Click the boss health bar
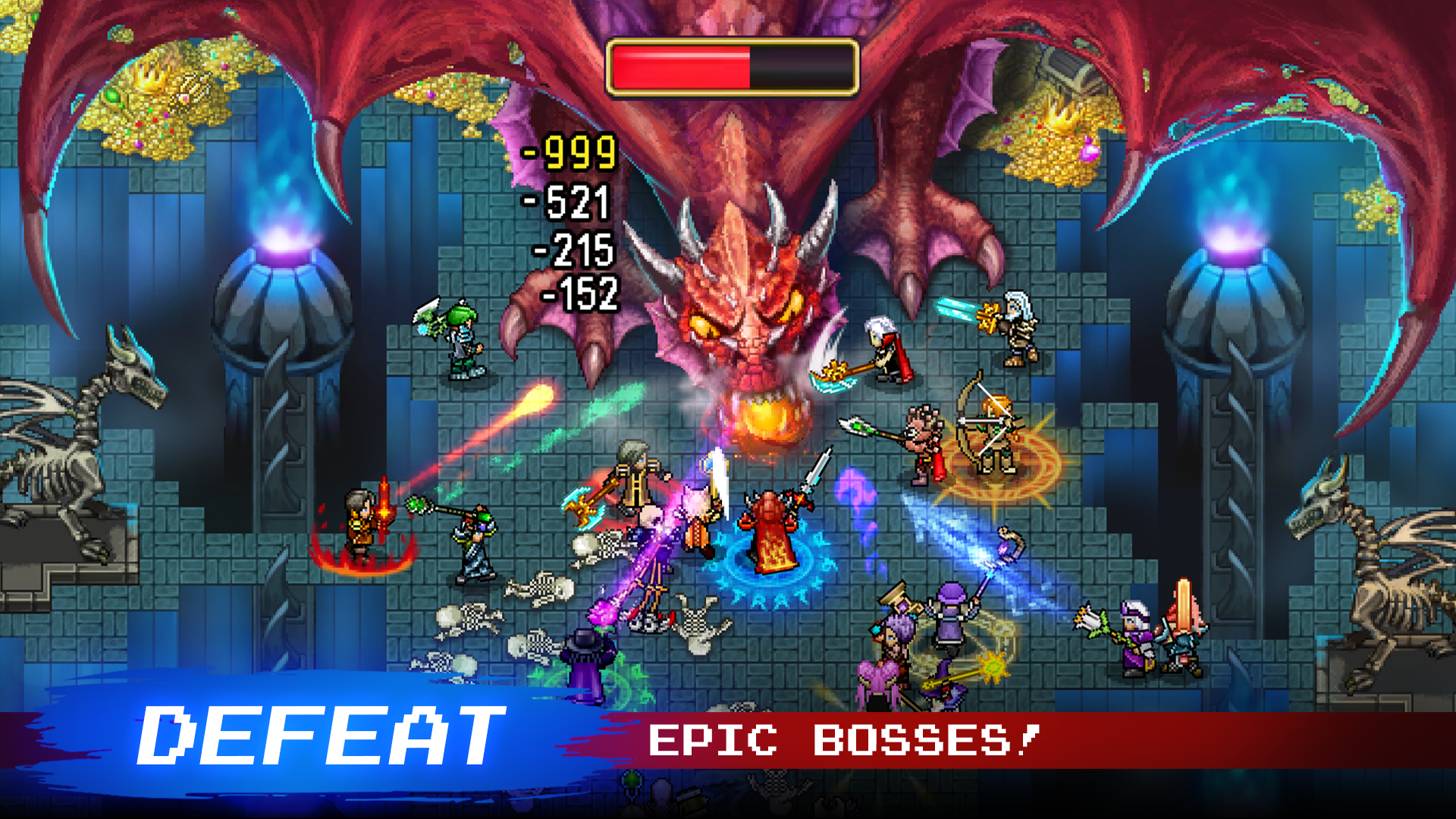 [732, 67]
